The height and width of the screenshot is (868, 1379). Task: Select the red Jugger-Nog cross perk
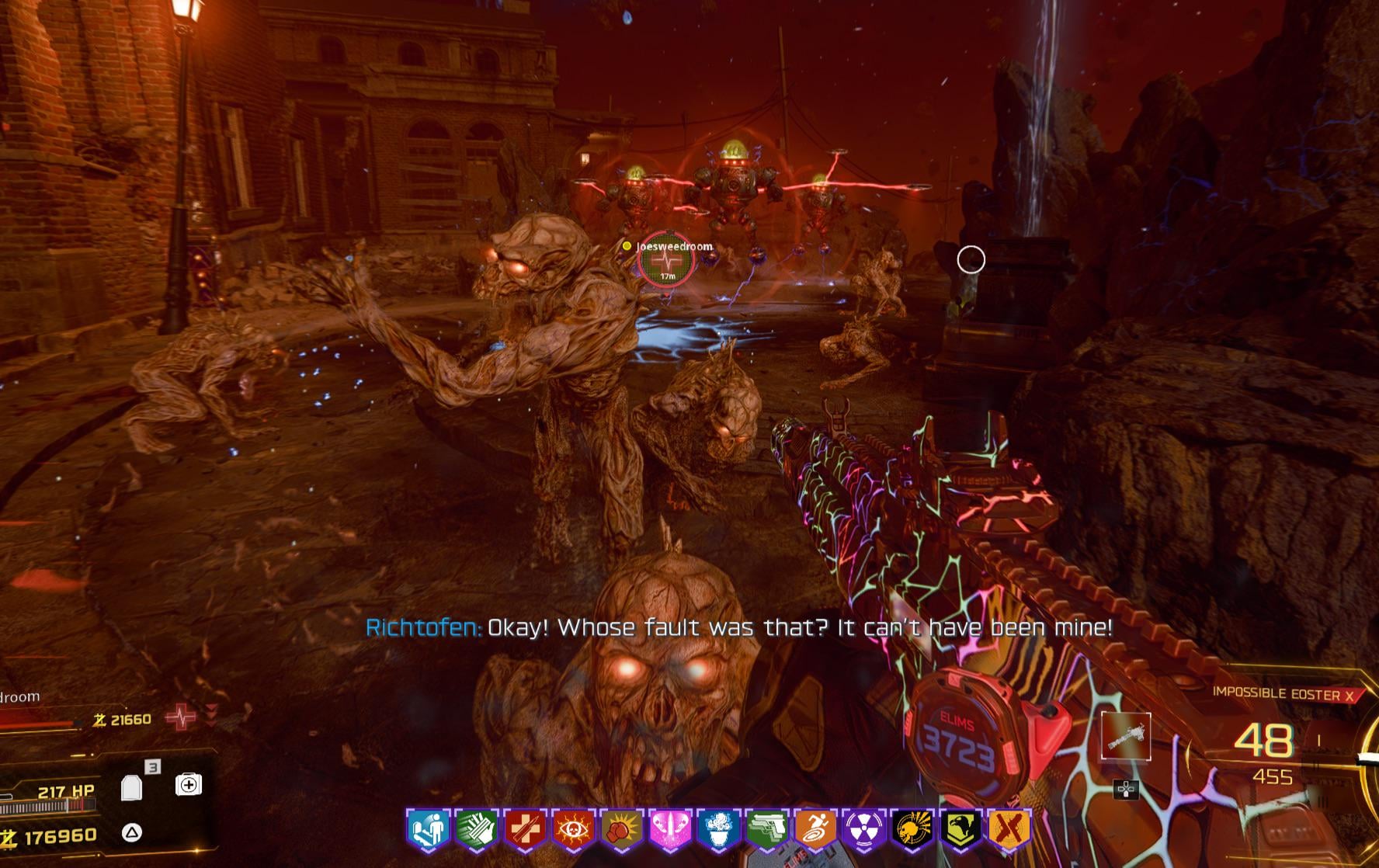pyautogui.click(x=525, y=828)
